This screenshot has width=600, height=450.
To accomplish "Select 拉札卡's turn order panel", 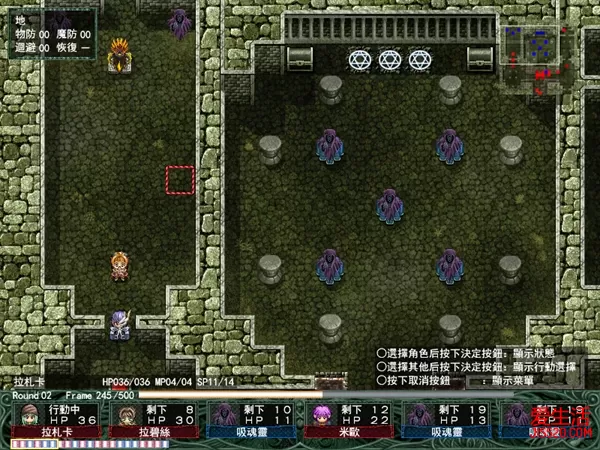I will coord(57,421).
